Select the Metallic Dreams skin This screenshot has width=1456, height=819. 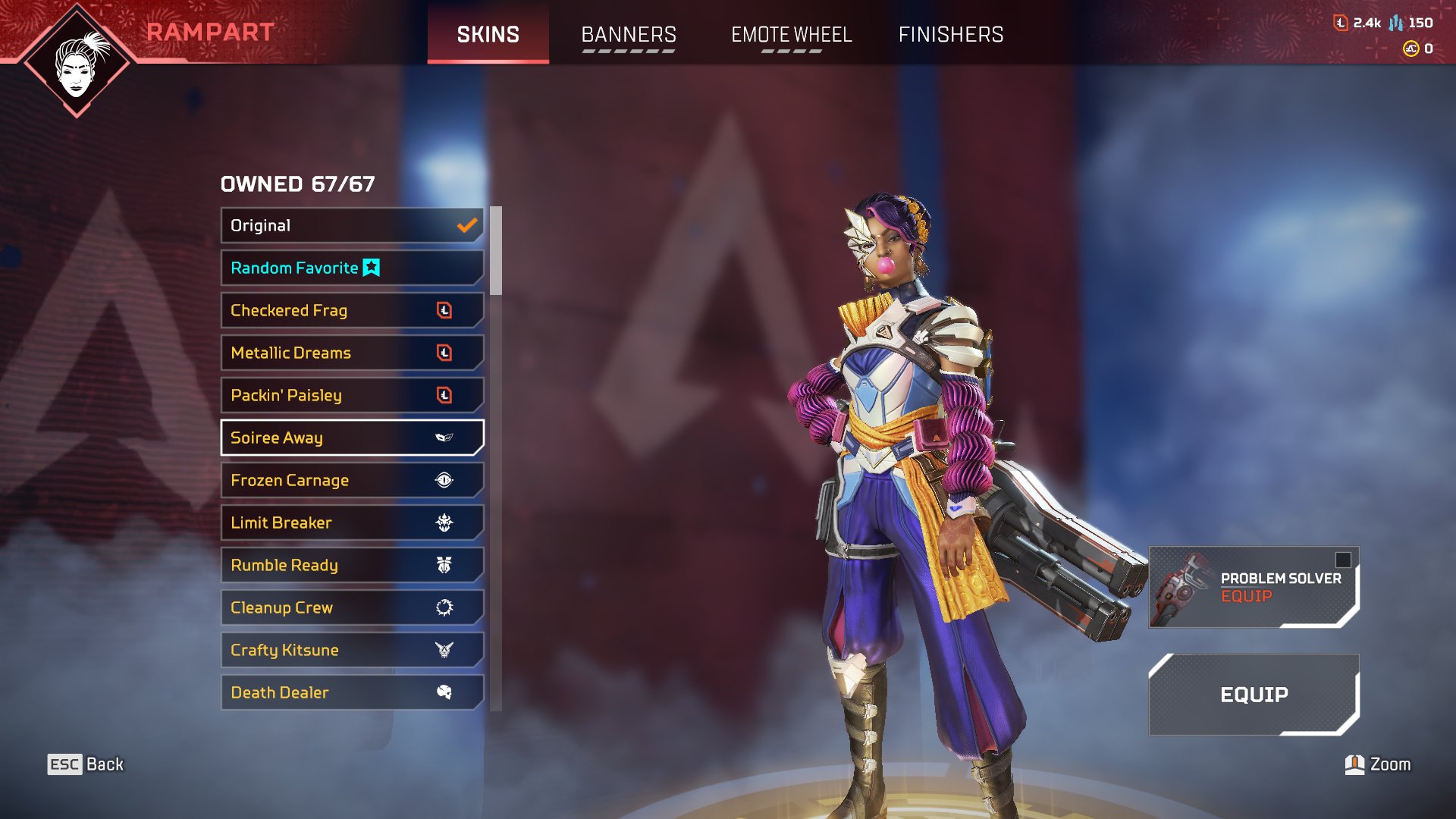(352, 353)
